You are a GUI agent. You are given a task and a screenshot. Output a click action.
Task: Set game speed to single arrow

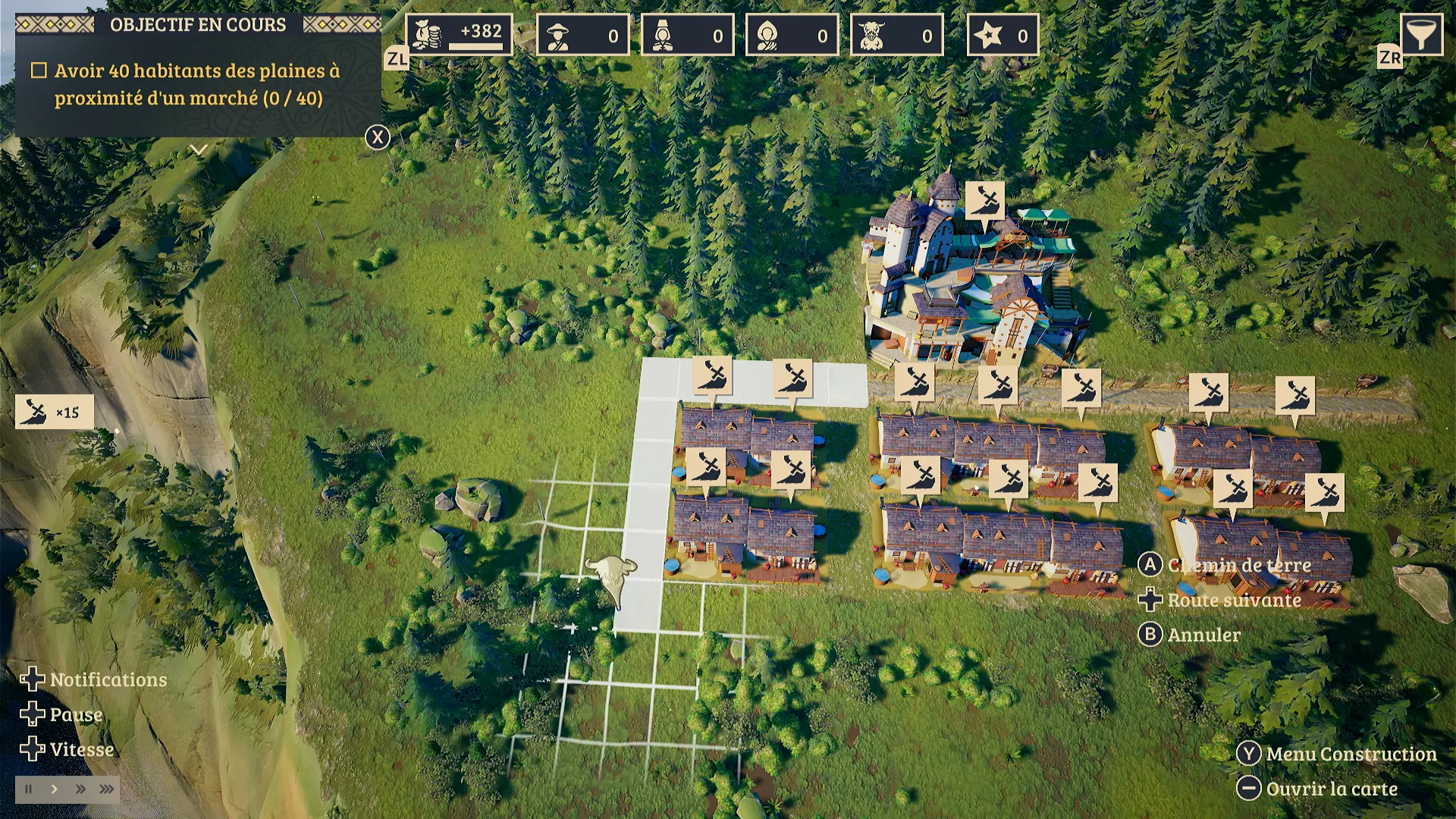point(55,789)
